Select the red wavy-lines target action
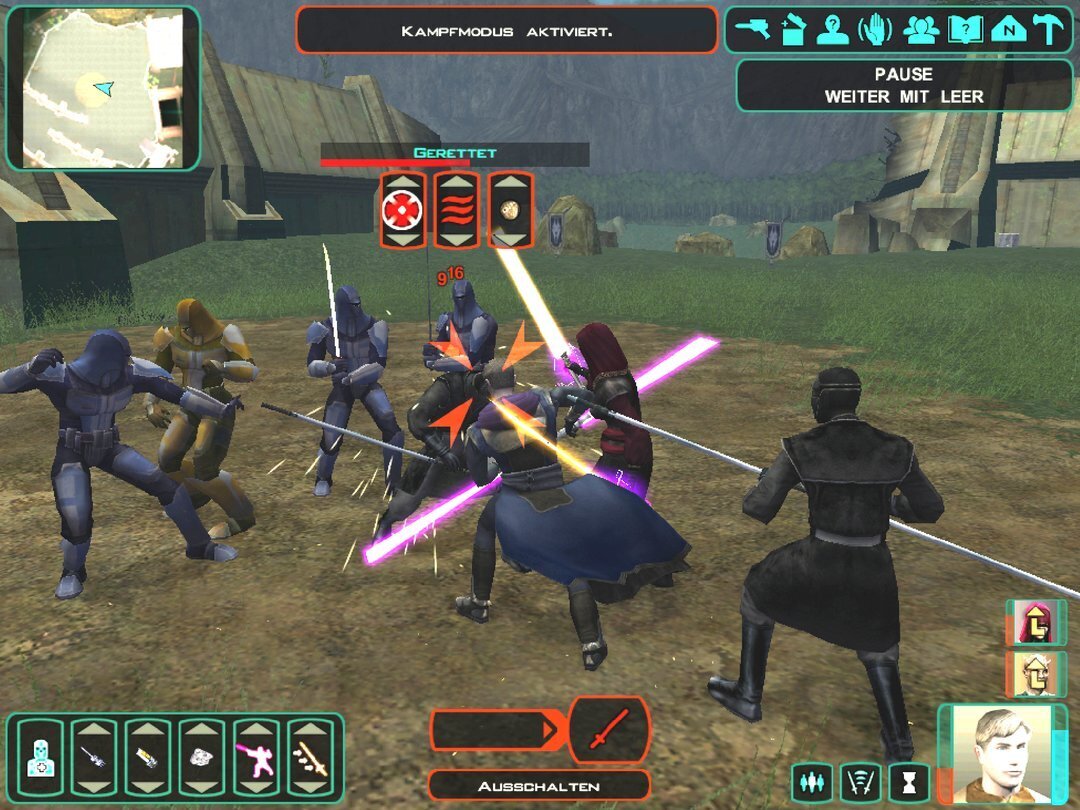 point(457,210)
